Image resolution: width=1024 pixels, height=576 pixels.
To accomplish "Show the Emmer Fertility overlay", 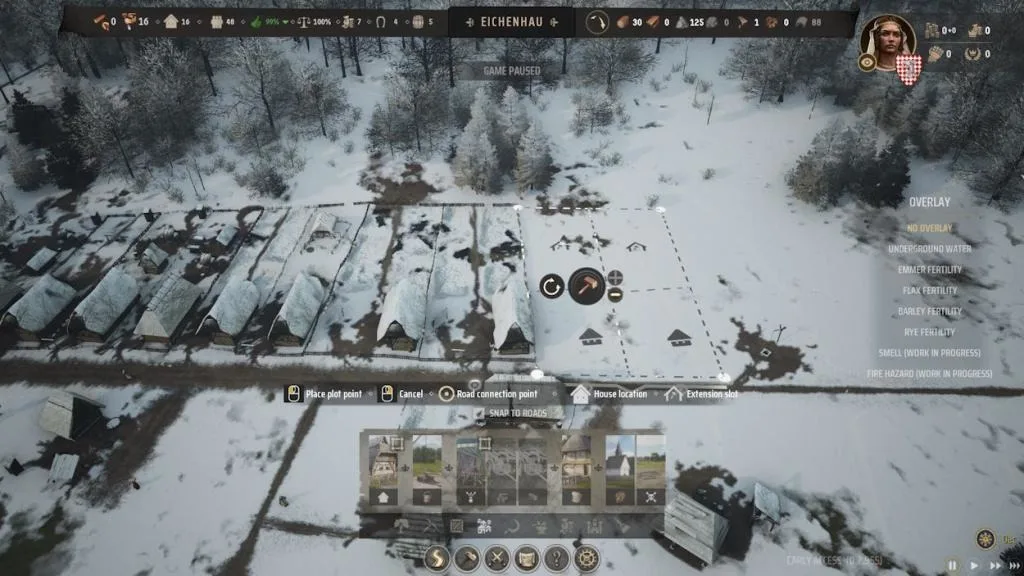I will [x=929, y=270].
